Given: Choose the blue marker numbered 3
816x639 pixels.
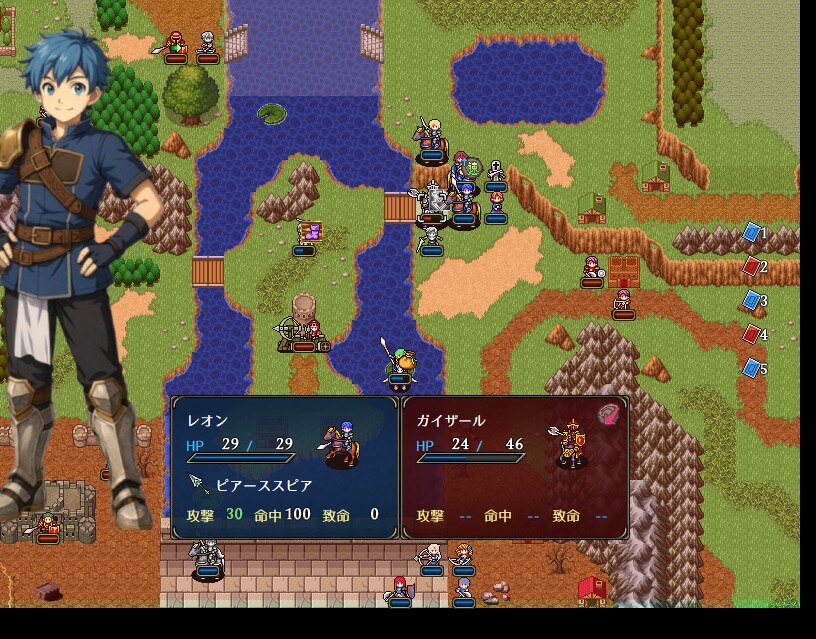Looking at the screenshot, I should pos(752,300).
